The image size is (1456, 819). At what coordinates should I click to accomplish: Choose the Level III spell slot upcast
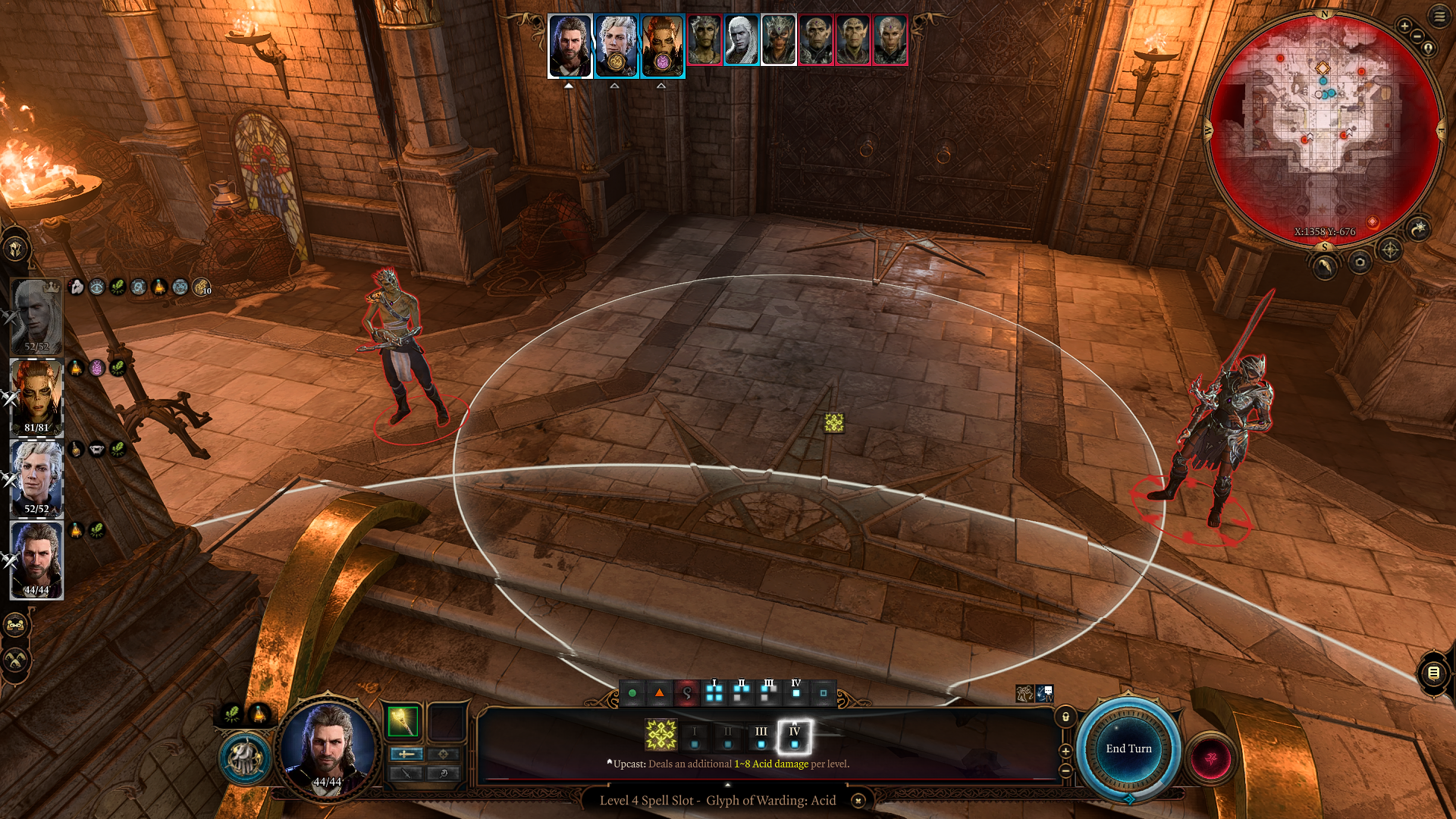coord(761,736)
